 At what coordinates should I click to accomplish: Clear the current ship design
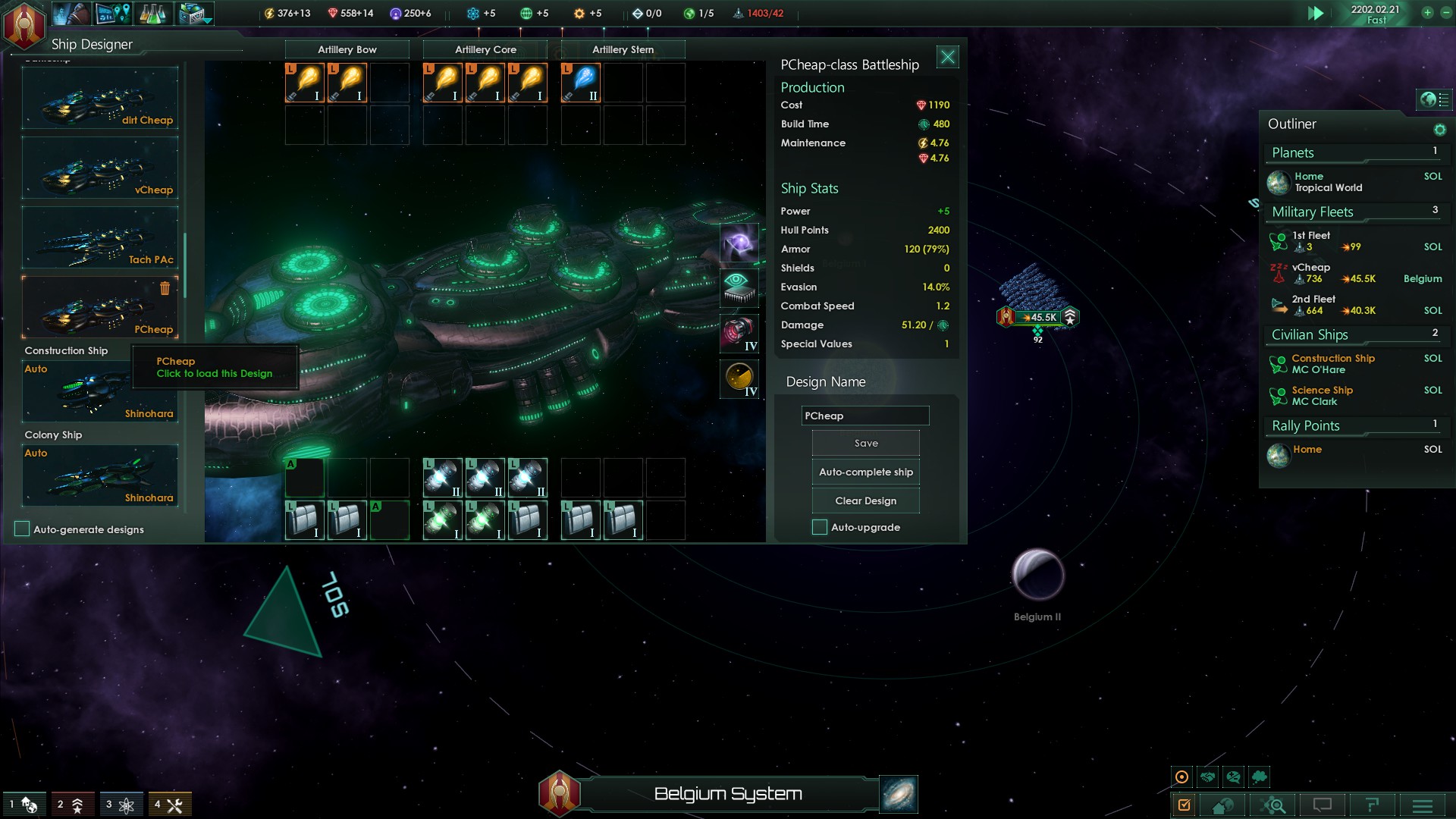(865, 500)
